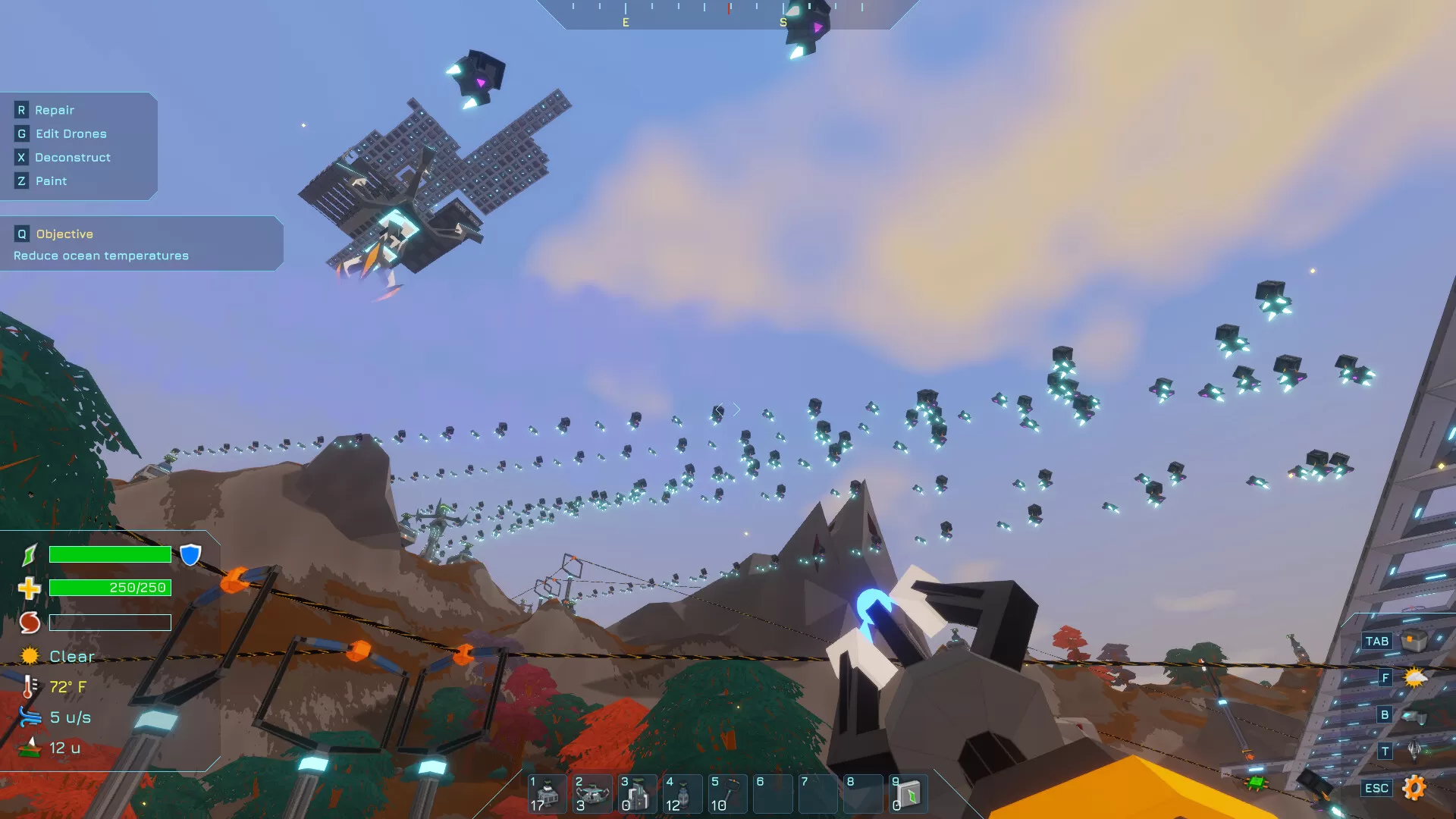Pick the canister item in hotbar slot 4
This screenshot has height=819, width=1456.
682,793
